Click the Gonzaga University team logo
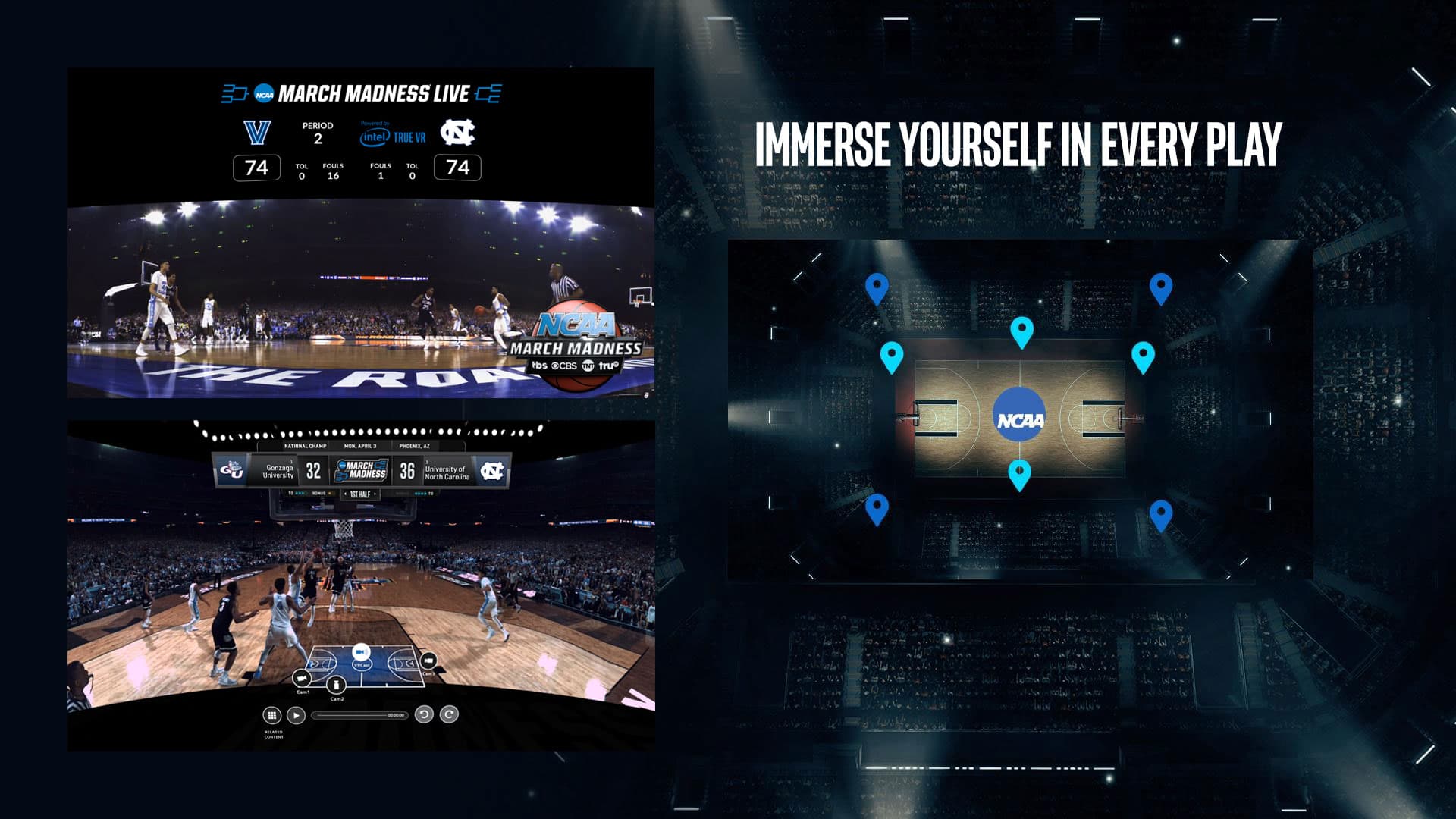This screenshot has width=1456, height=819. pos(232,469)
